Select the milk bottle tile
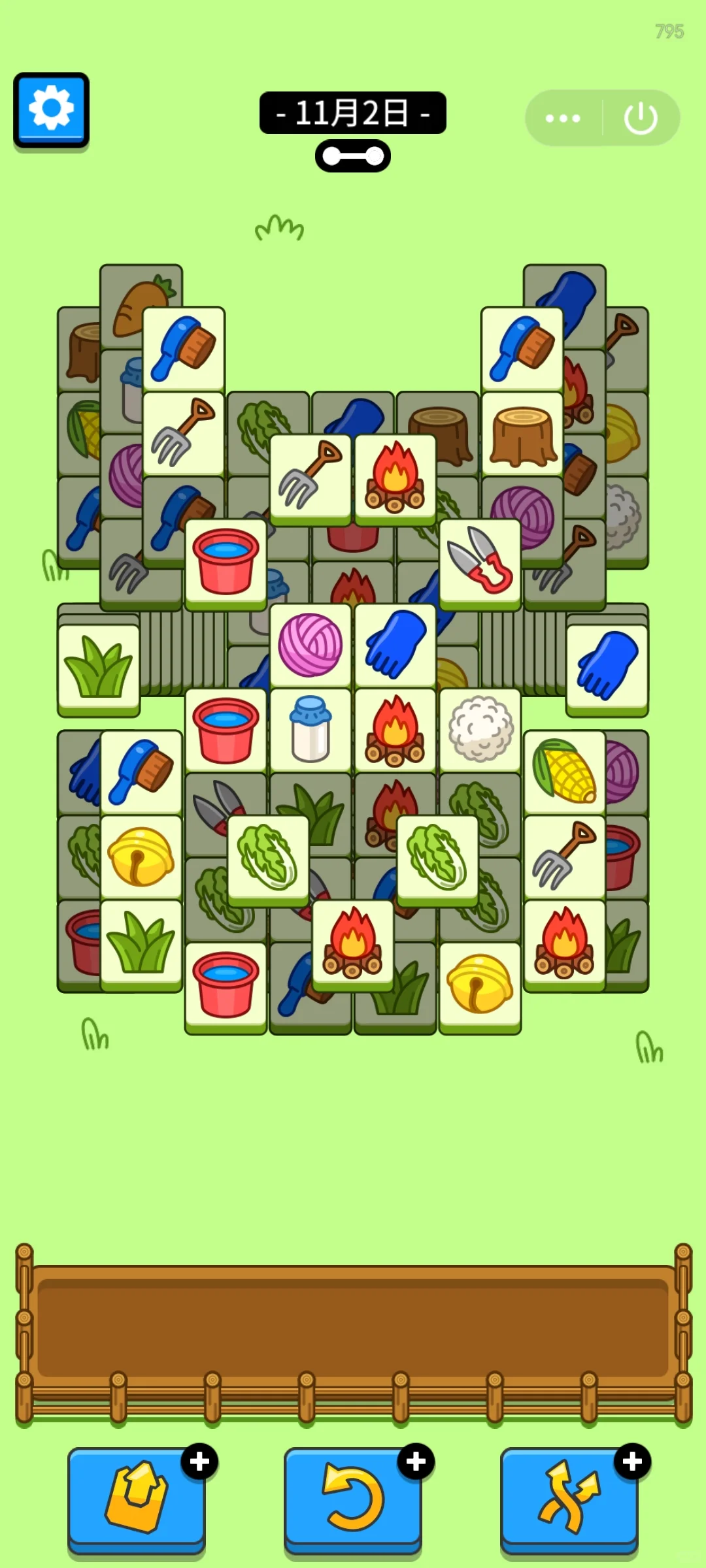This screenshot has width=706, height=1568. [311, 730]
